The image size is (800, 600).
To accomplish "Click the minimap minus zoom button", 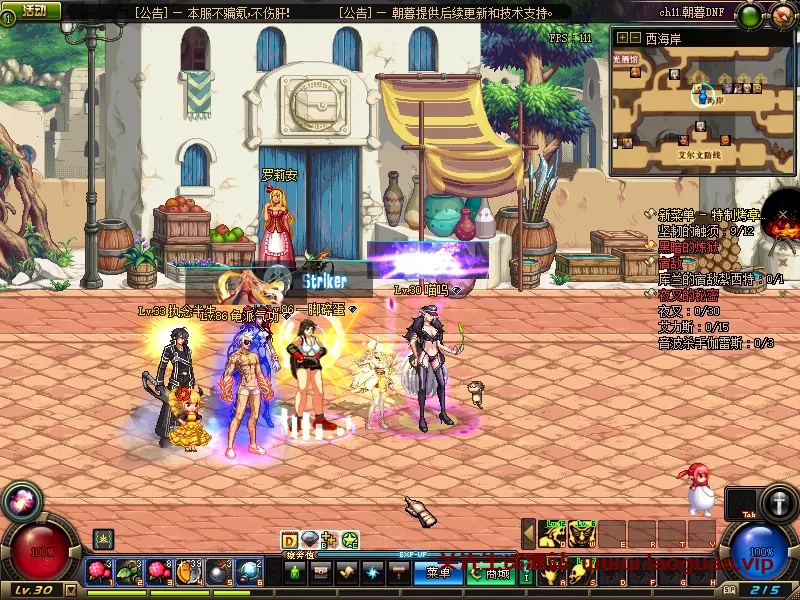I will click(634, 38).
